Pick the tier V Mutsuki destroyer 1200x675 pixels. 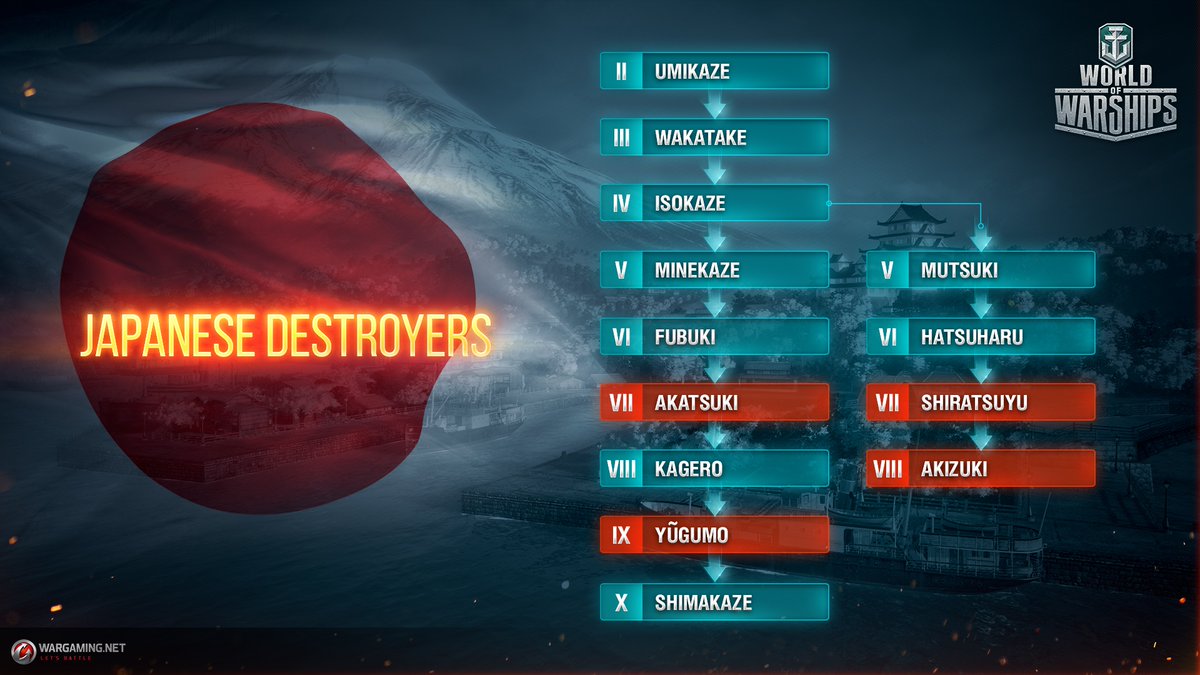[981, 270]
